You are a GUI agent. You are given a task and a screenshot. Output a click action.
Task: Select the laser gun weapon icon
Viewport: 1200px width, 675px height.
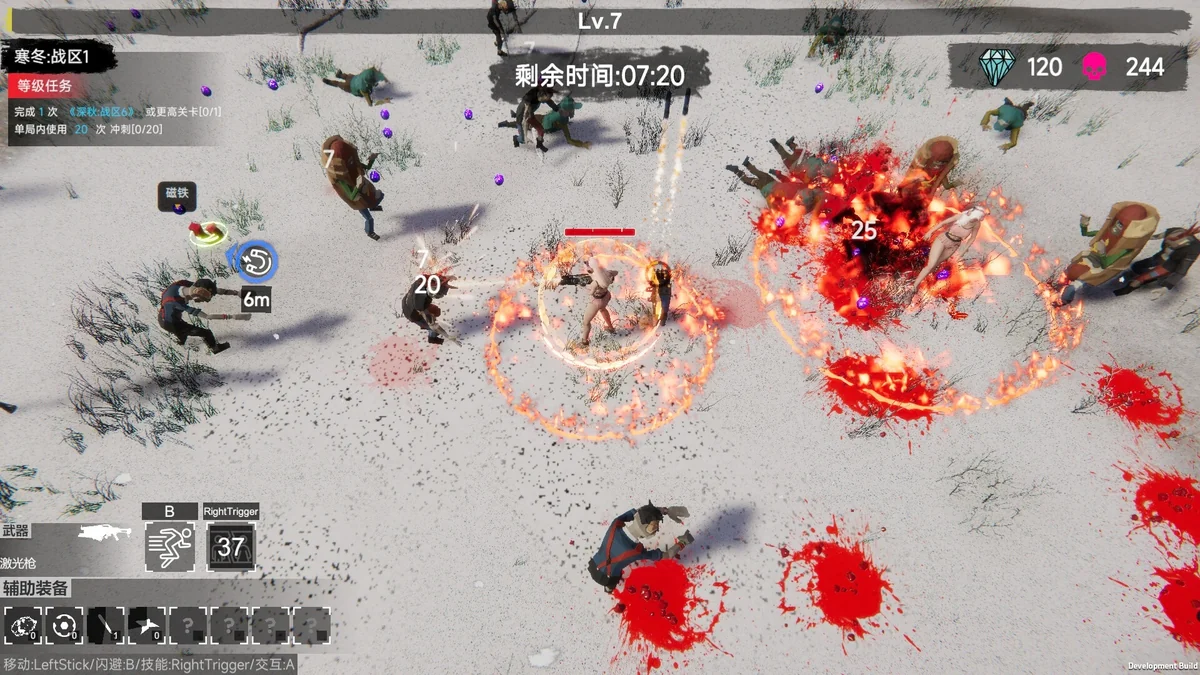pyautogui.click(x=104, y=533)
